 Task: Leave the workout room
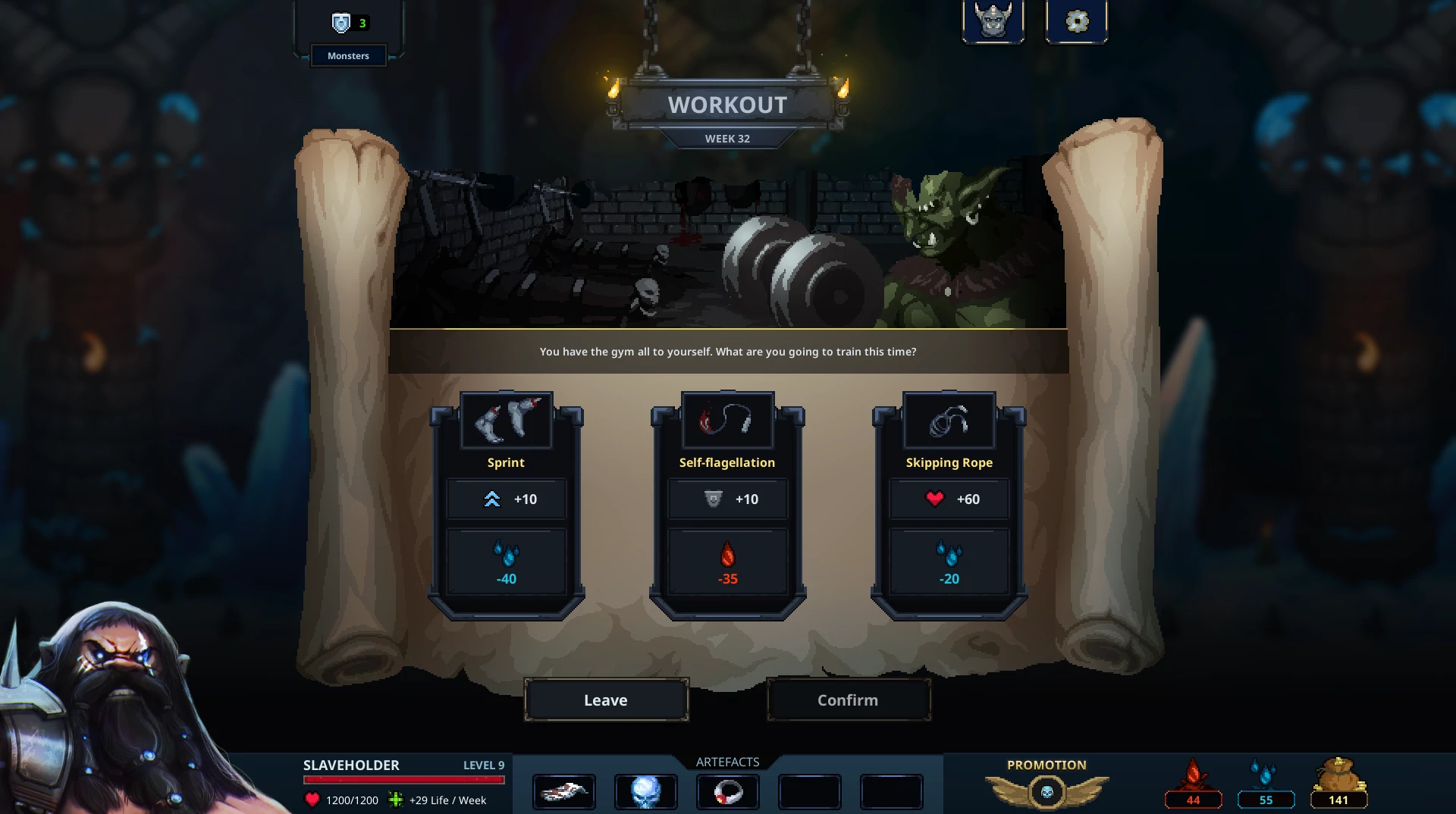point(606,700)
